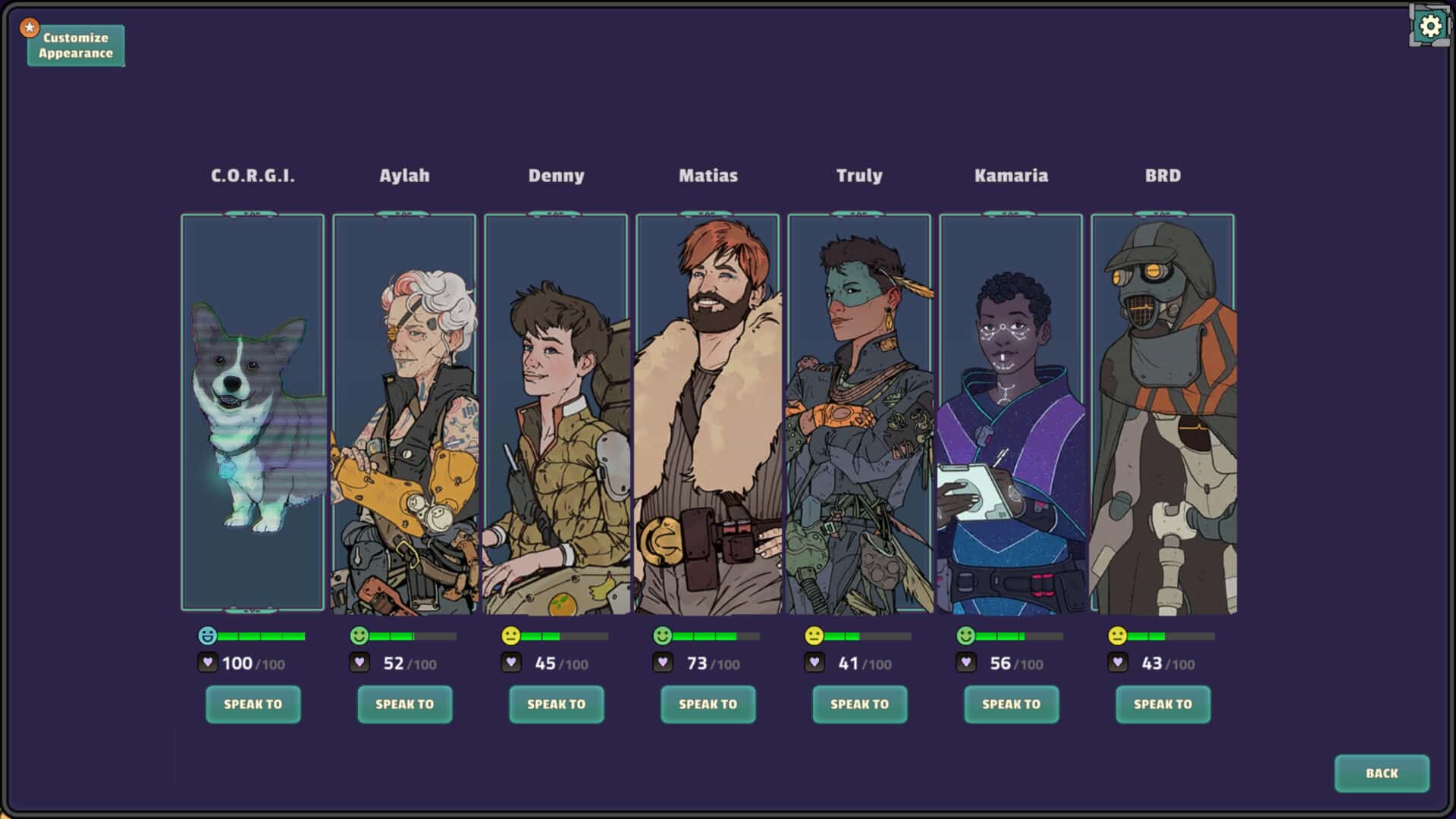The width and height of the screenshot is (1456, 819).
Task: Click the Back button
Action: [x=1382, y=773]
